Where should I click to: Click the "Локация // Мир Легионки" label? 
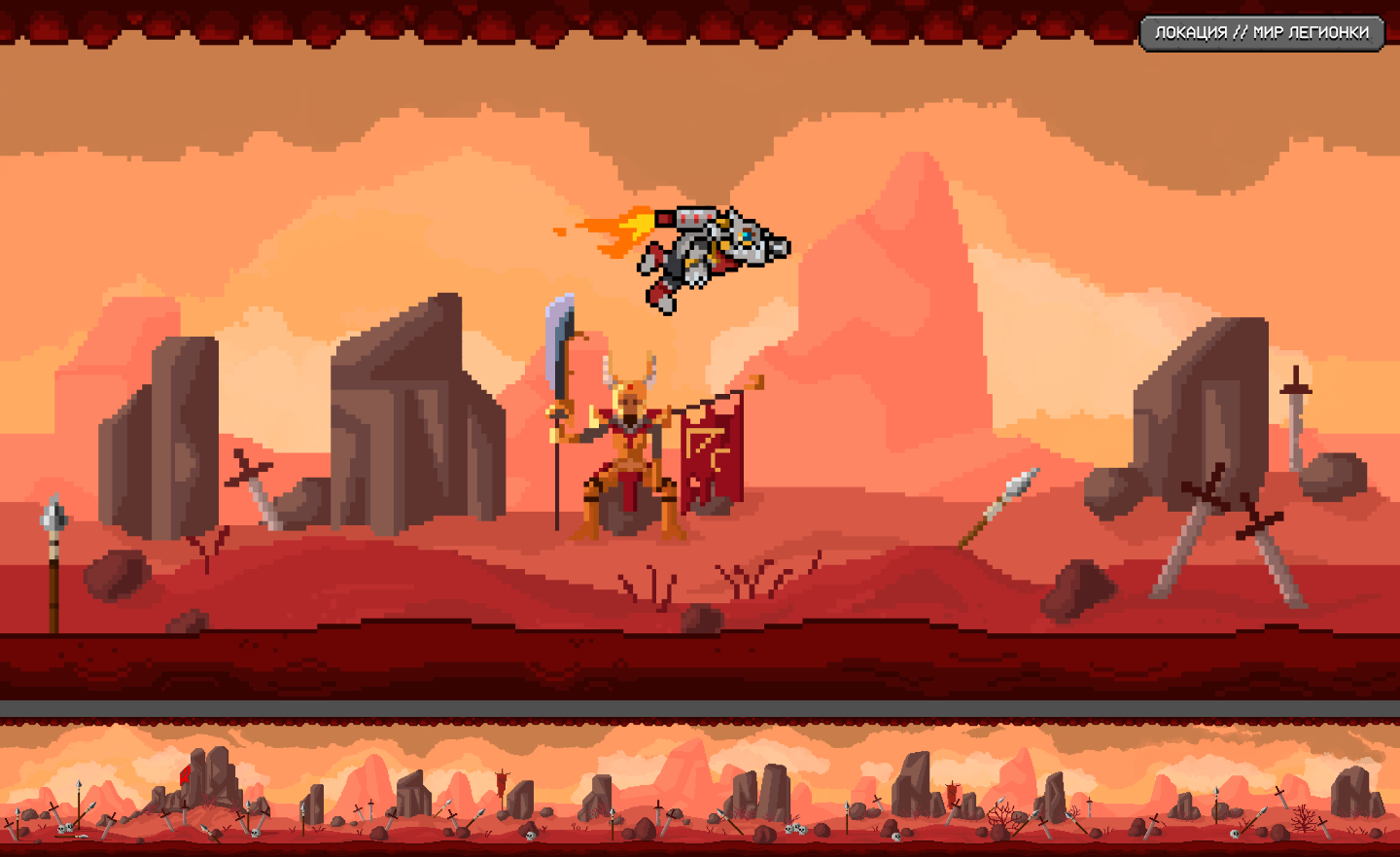tap(1261, 33)
